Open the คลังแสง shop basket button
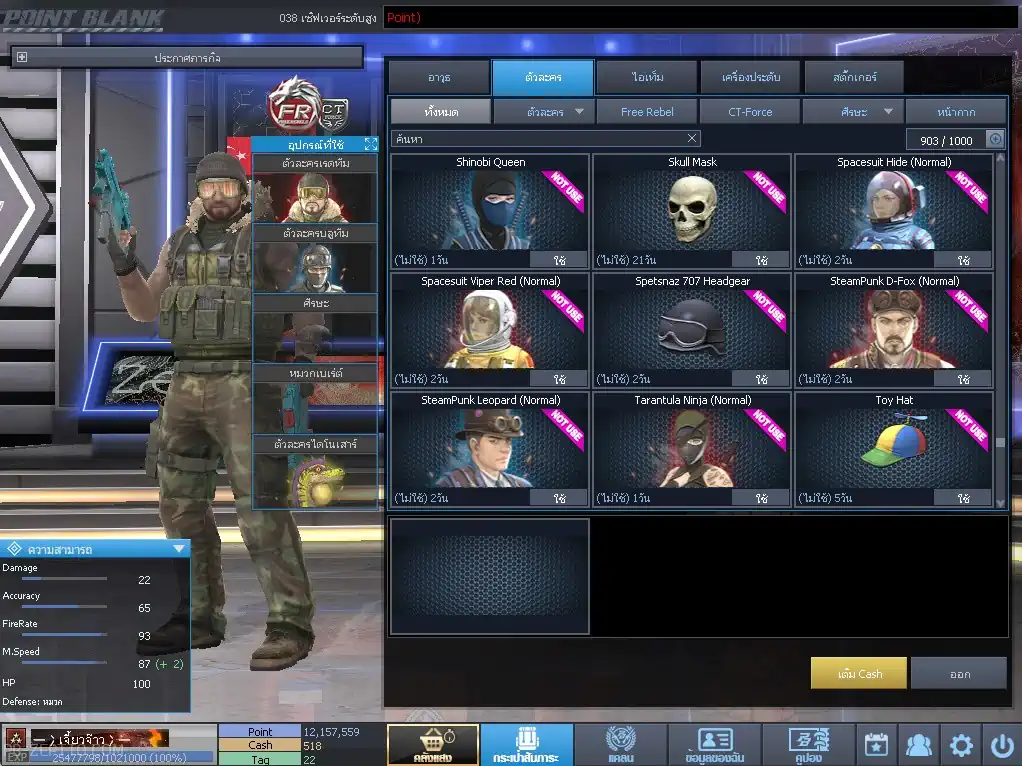The width and height of the screenshot is (1022, 766). [432, 745]
